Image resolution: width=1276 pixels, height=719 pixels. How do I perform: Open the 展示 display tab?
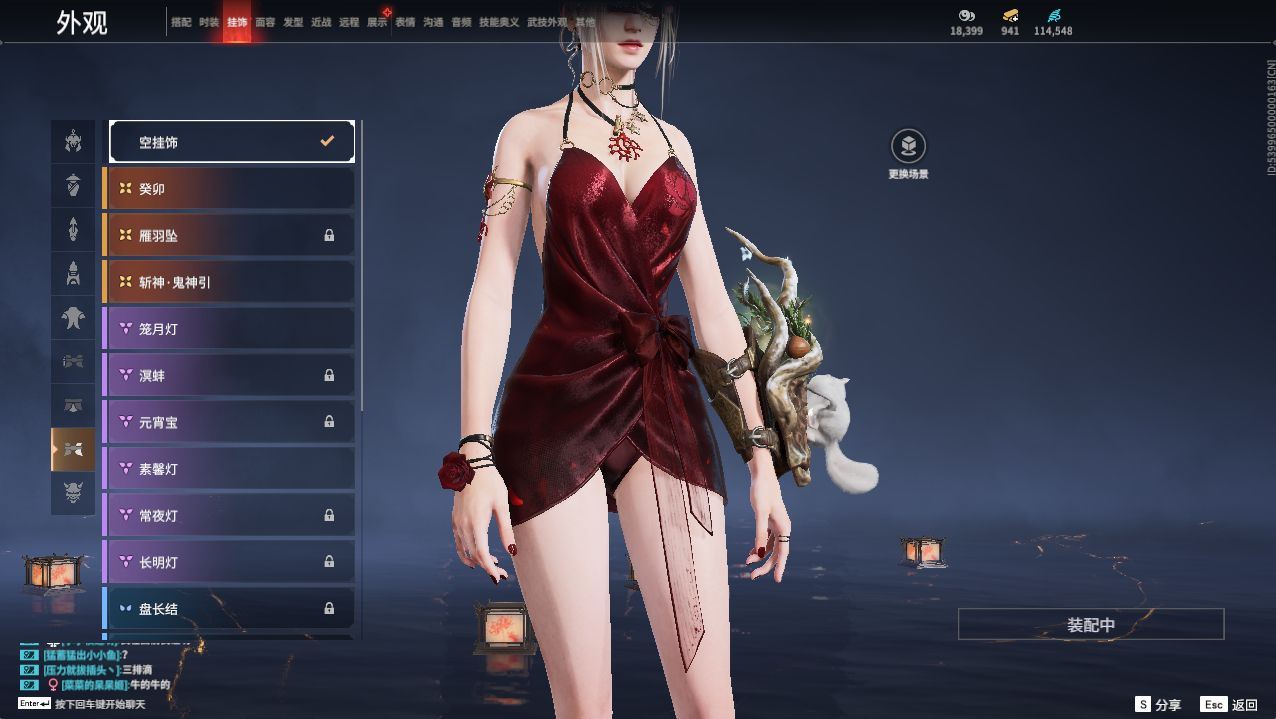[377, 22]
